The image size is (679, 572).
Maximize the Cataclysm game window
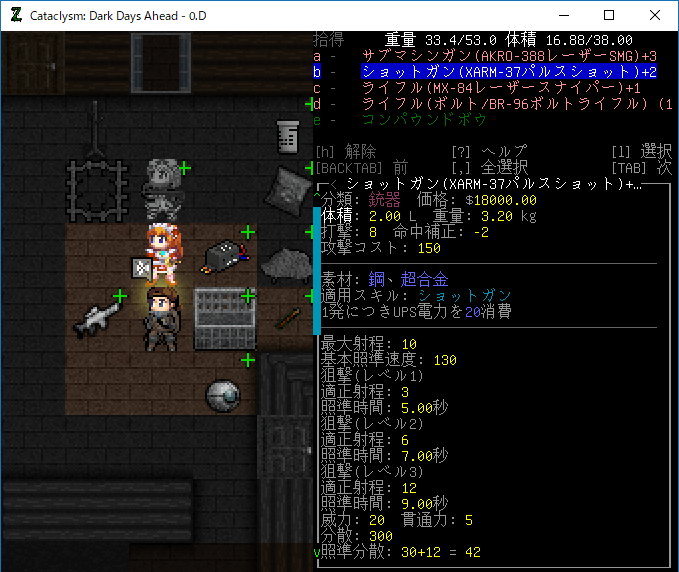609,16
